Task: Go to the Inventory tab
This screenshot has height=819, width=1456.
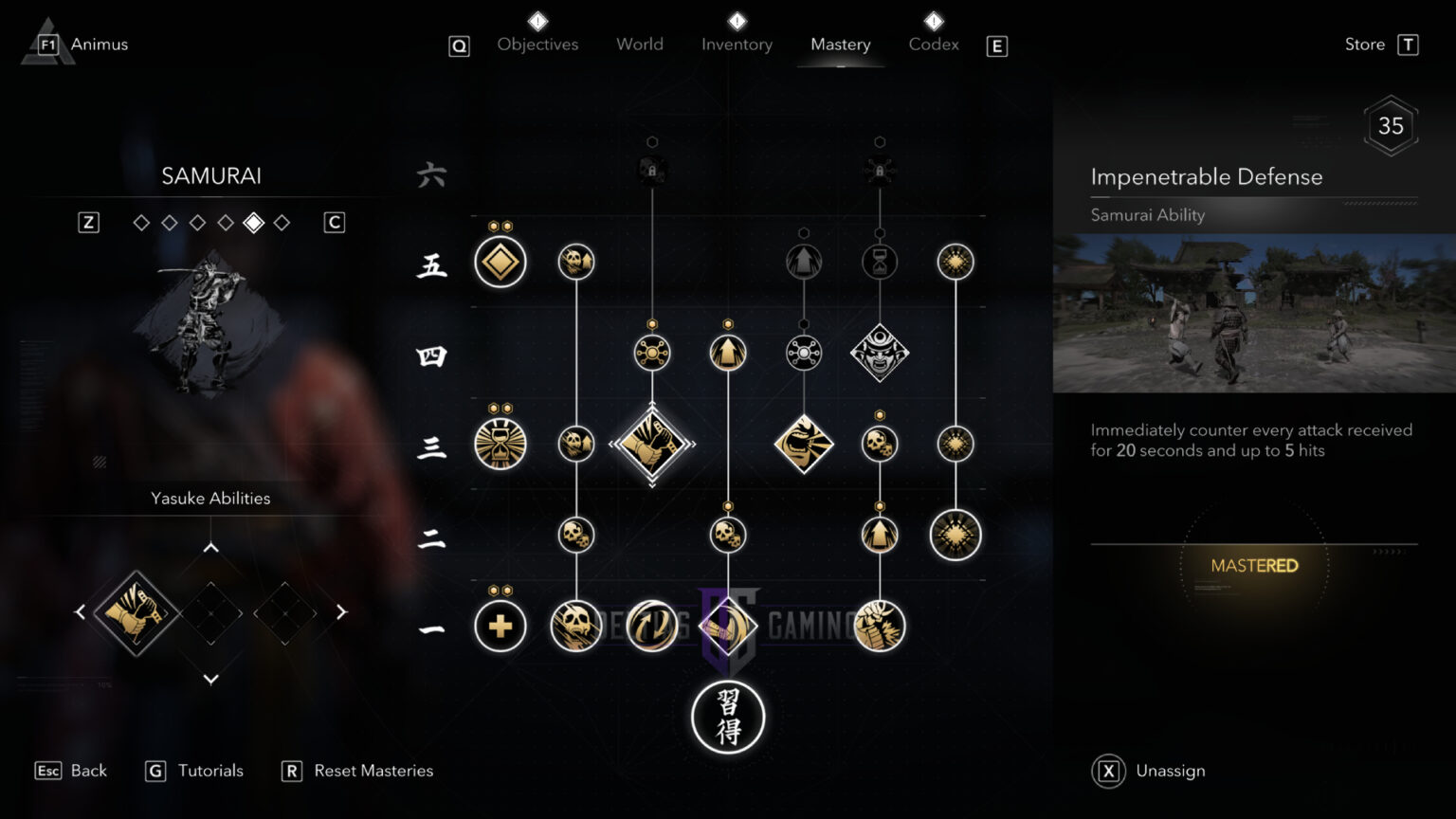Action: coord(737,45)
